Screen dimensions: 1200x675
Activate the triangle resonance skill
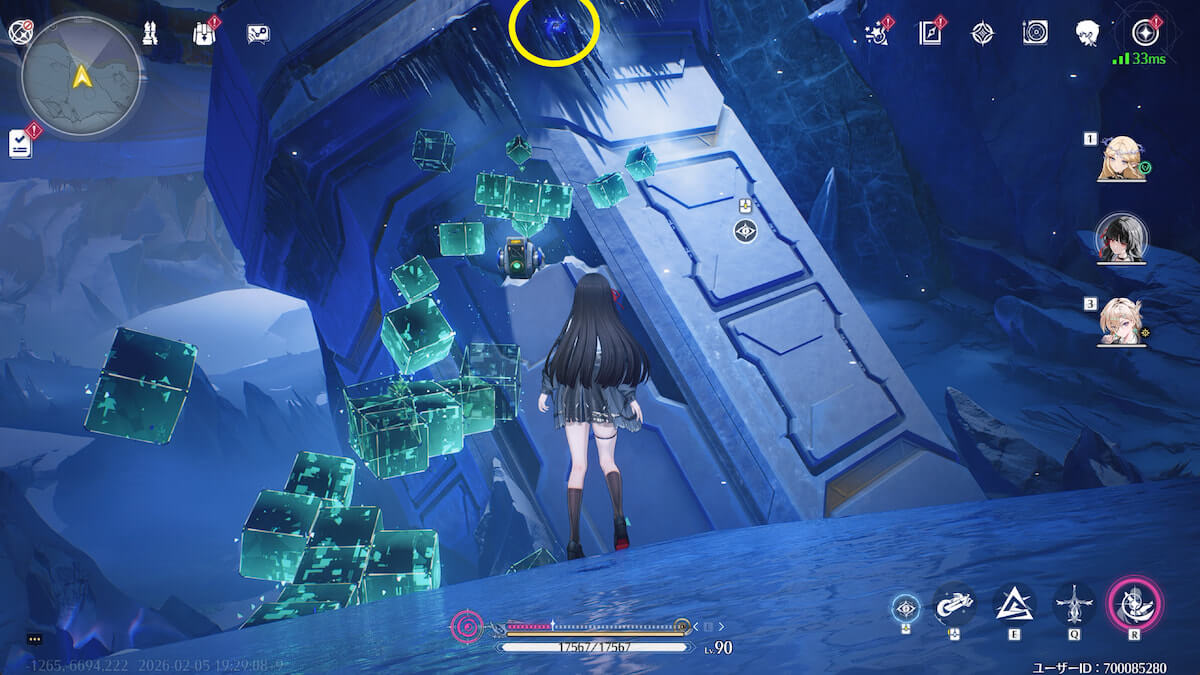click(1014, 604)
